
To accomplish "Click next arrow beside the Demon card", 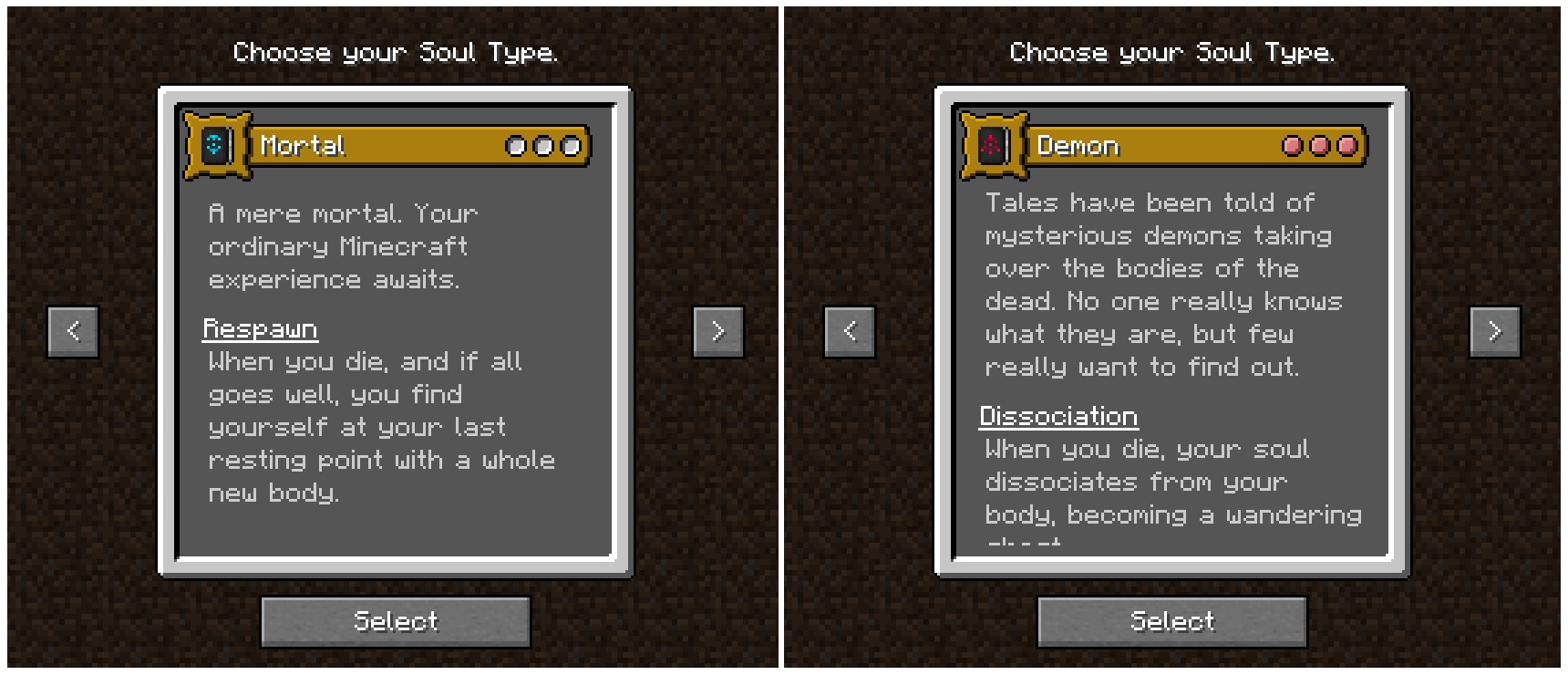I will tap(1494, 331).
